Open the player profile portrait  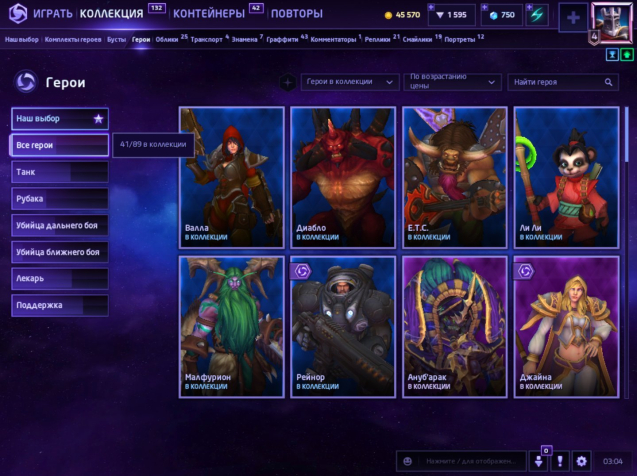pyautogui.click(x=610, y=19)
